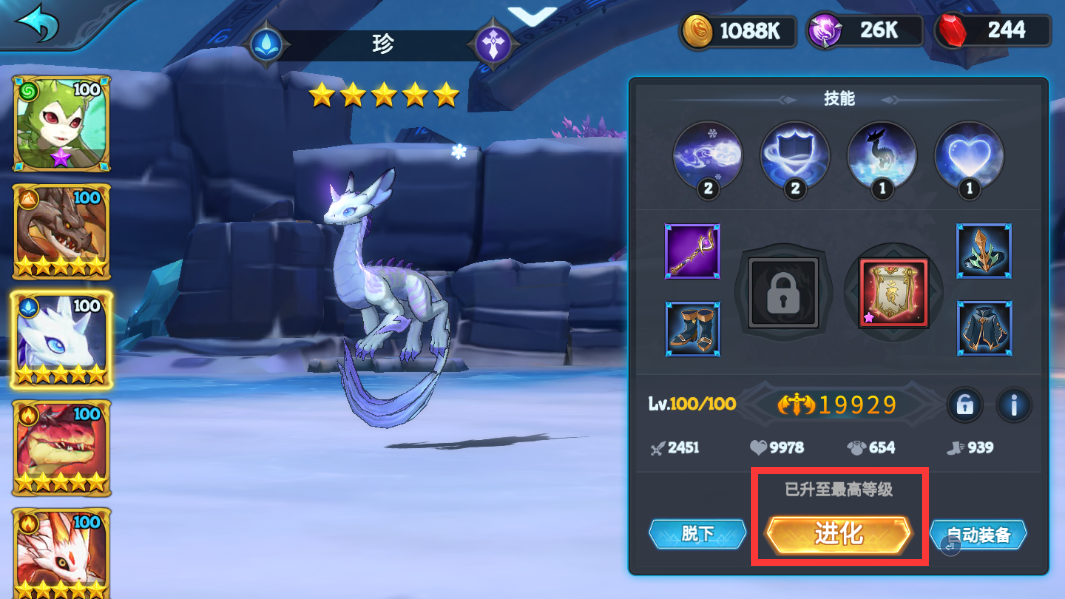Show the shield skill icon details
The height and width of the screenshot is (599, 1065).
795,156
